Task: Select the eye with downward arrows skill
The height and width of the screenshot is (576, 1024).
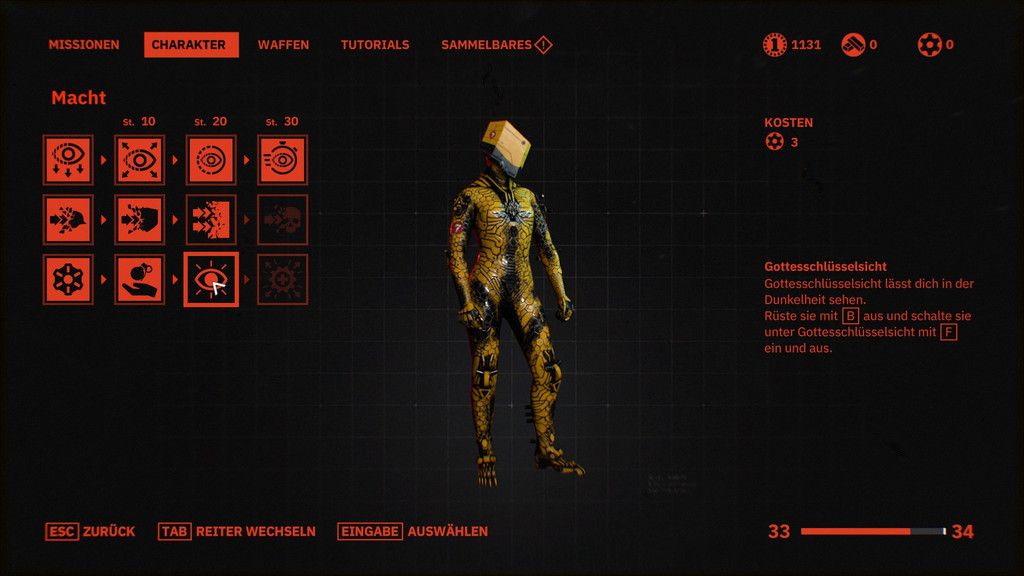Action: pos(68,160)
